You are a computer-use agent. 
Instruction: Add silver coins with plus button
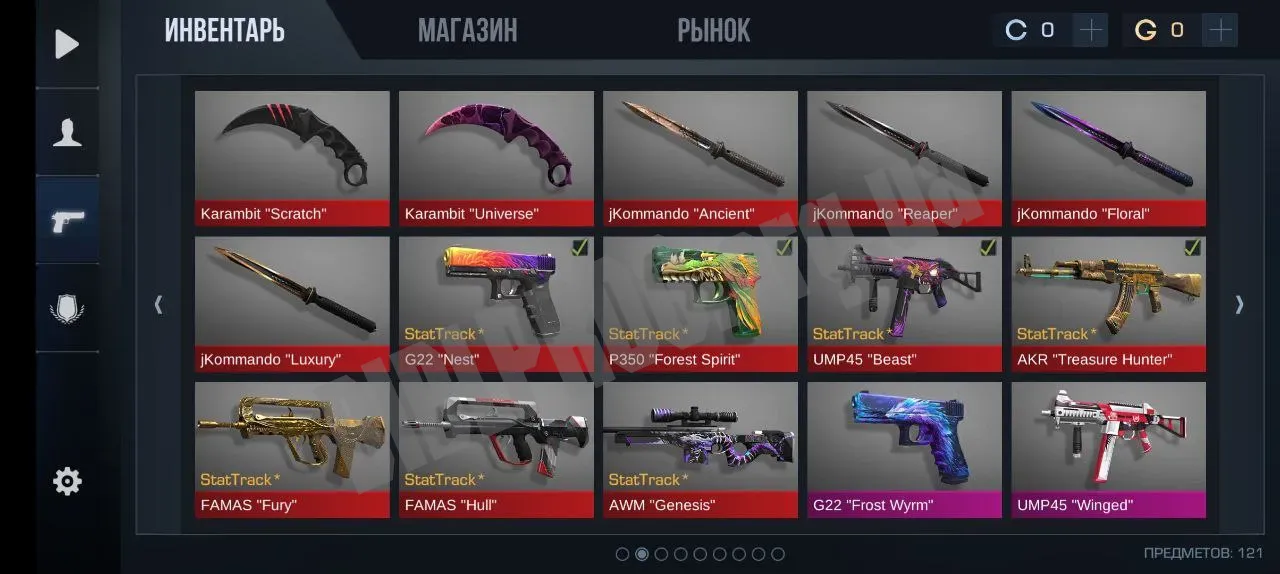click(1091, 30)
